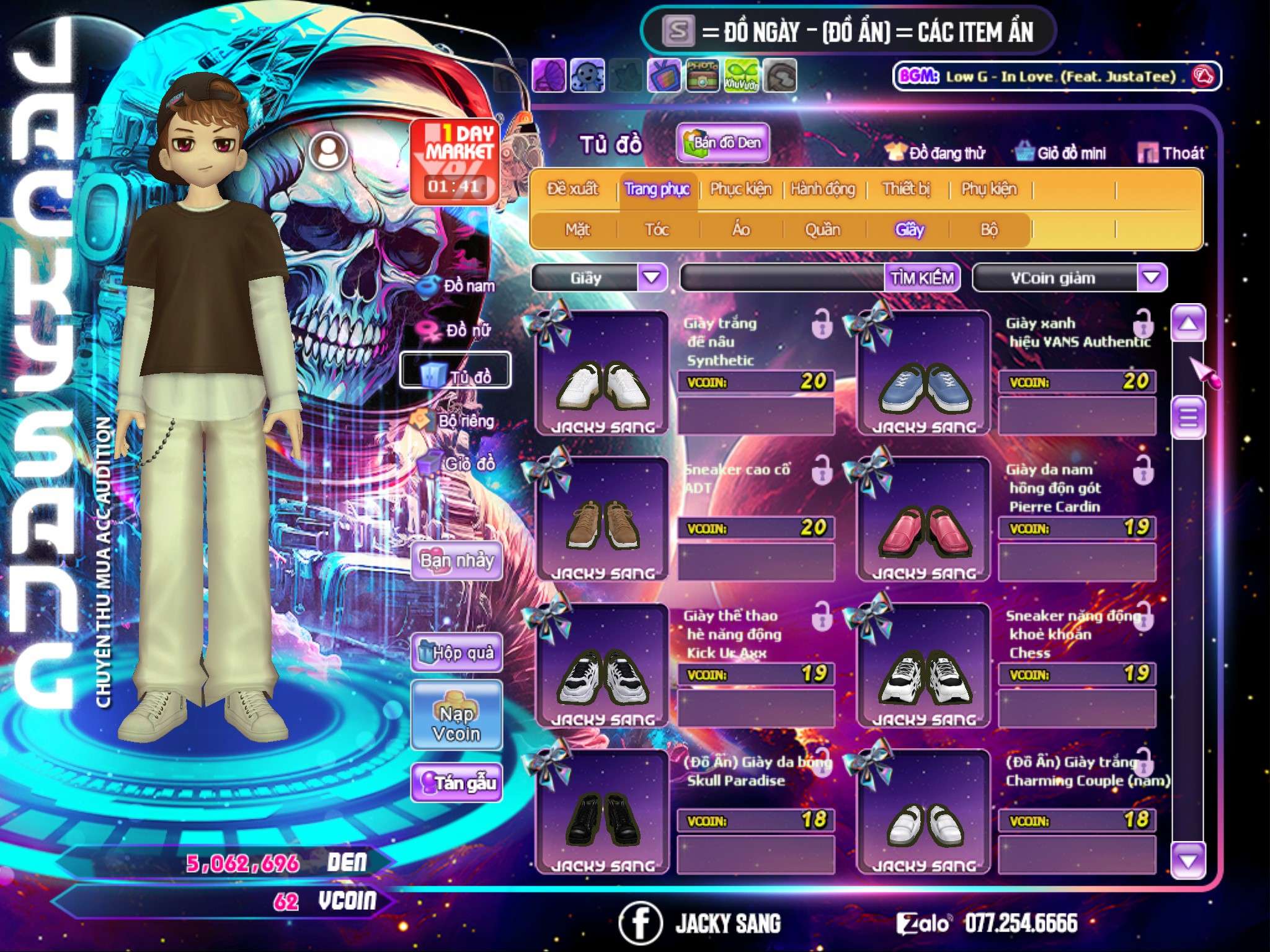Switch to the Phục kiện tab
The width and height of the screenshot is (1270, 952).
tap(741, 189)
